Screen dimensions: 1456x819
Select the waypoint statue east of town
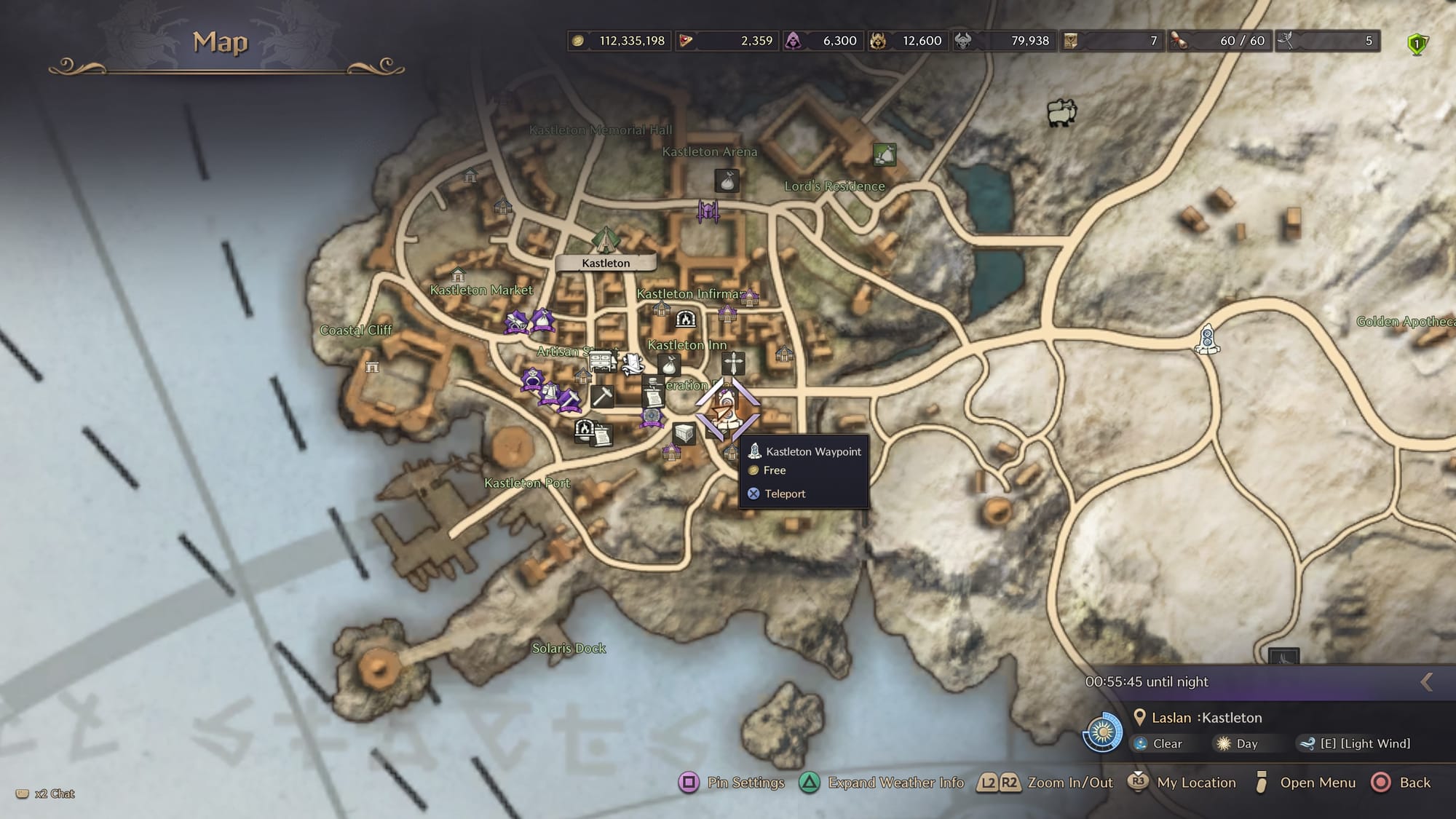pyautogui.click(x=1207, y=339)
